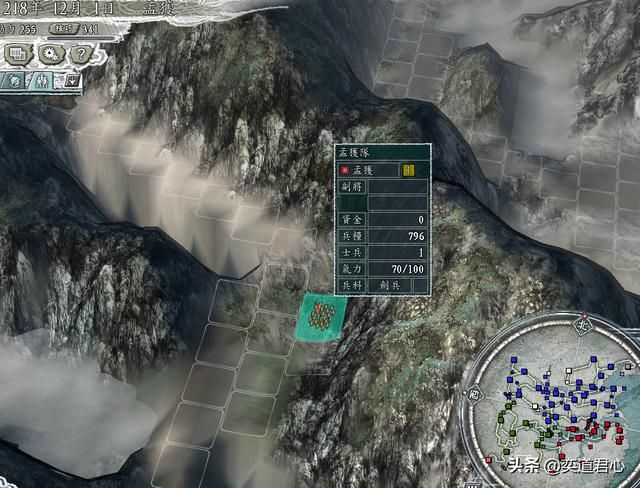Open the overlapping windows list button
The image size is (640, 488).
(x=18, y=53)
